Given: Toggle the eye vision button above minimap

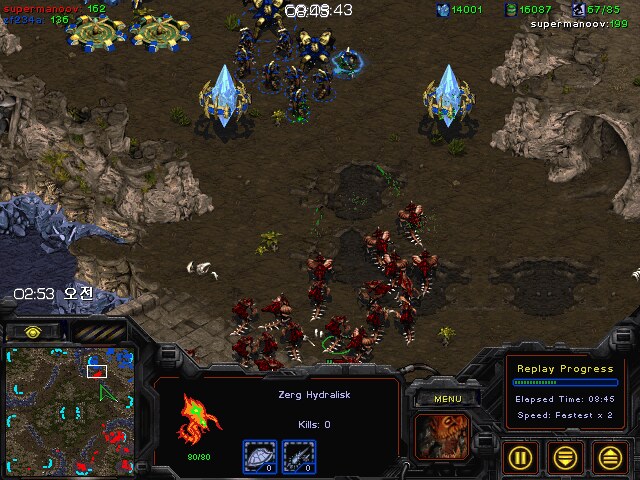Looking at the screenshot, I should (33, 331).
